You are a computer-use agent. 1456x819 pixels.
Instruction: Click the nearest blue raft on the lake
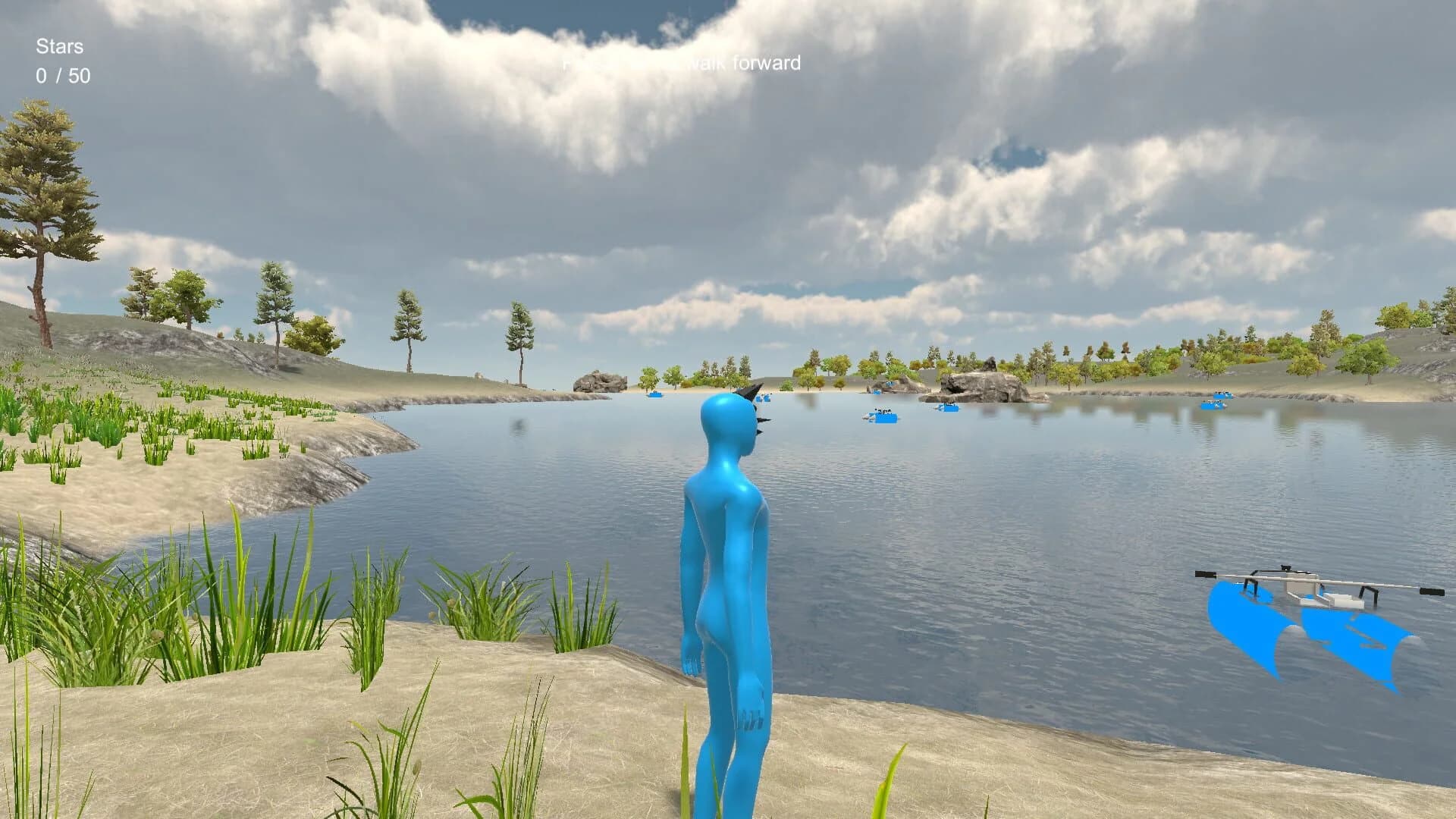(x=882, y=419)
